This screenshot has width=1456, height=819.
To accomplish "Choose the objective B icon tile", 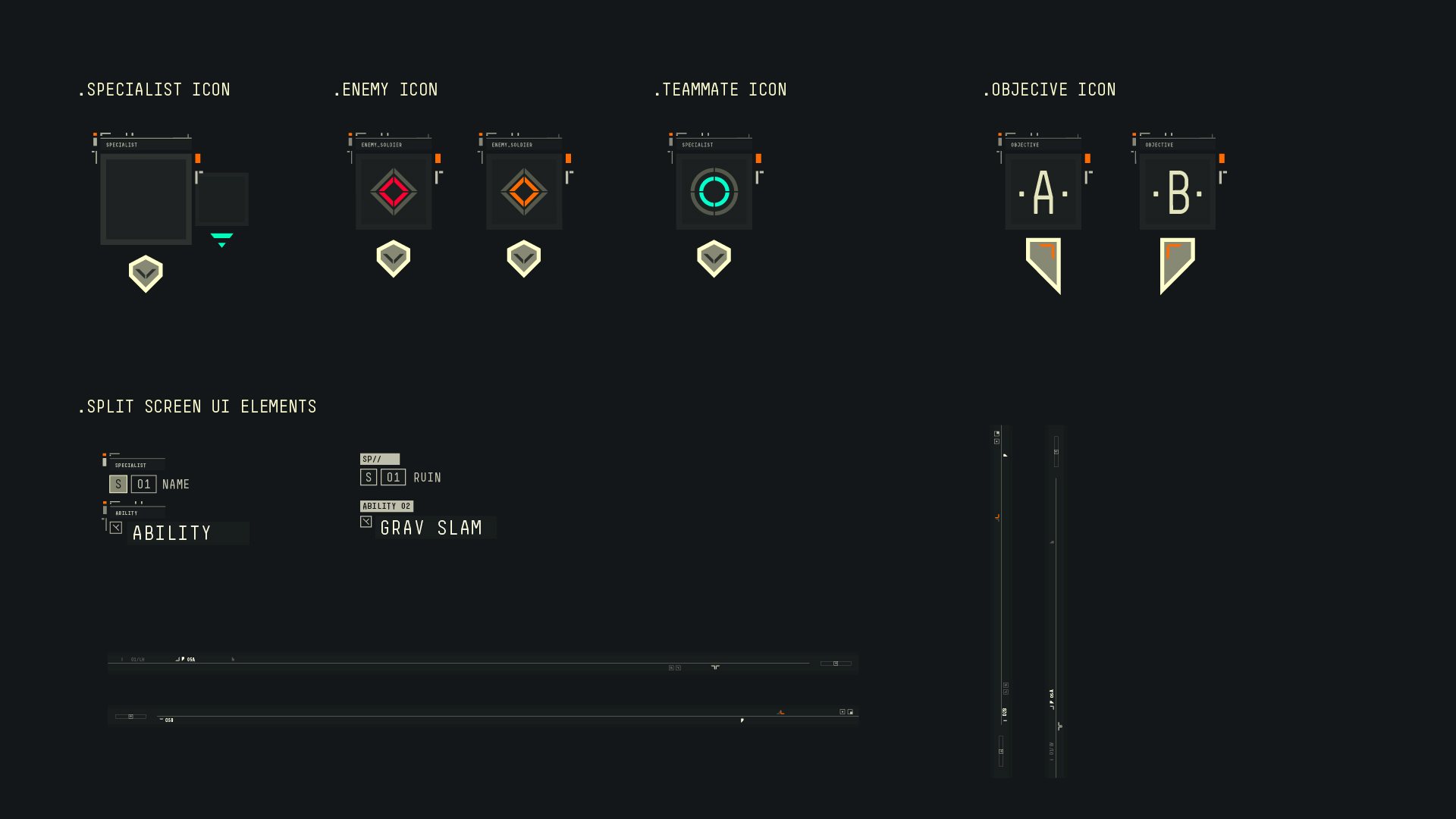I will click(x=1177, y=192).
